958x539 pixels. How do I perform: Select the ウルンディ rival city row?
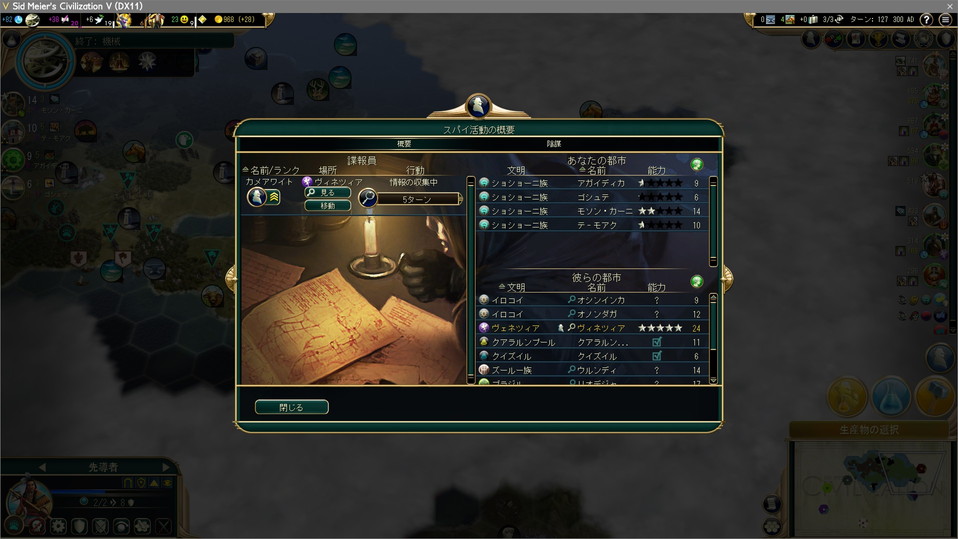tap(594, 370)
